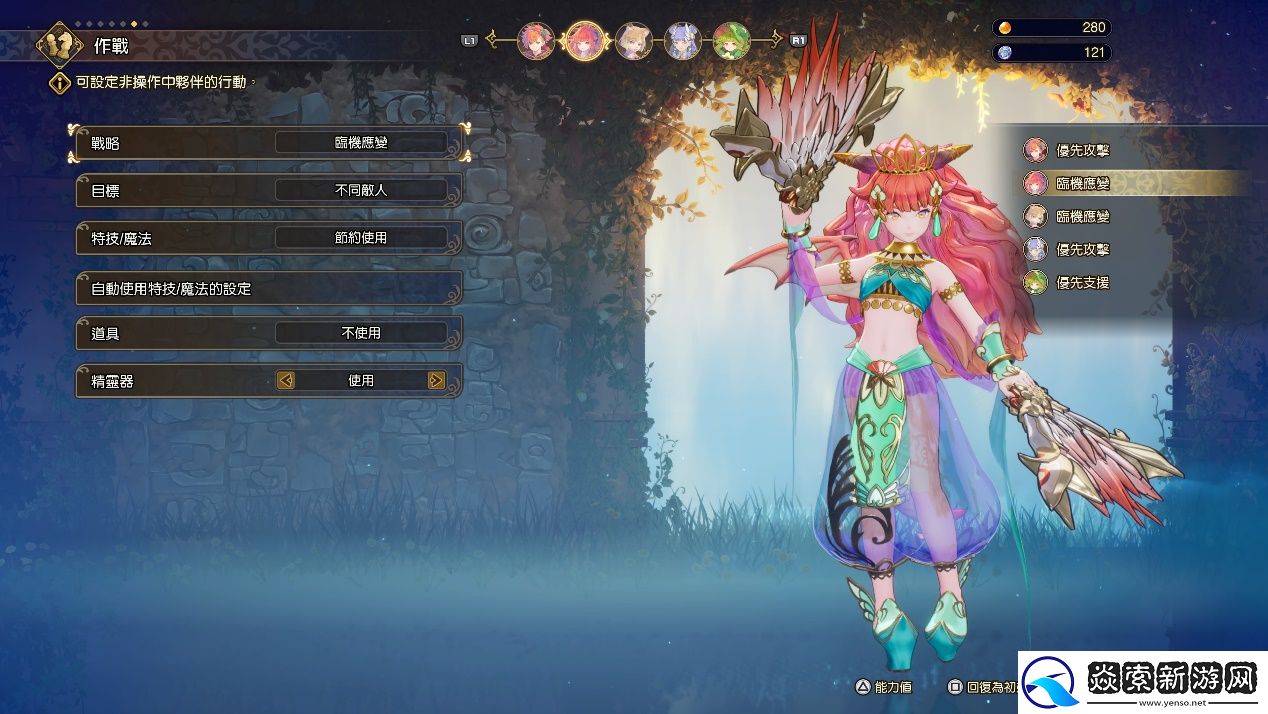Select the 道具 item usage row

pos(268,333)
